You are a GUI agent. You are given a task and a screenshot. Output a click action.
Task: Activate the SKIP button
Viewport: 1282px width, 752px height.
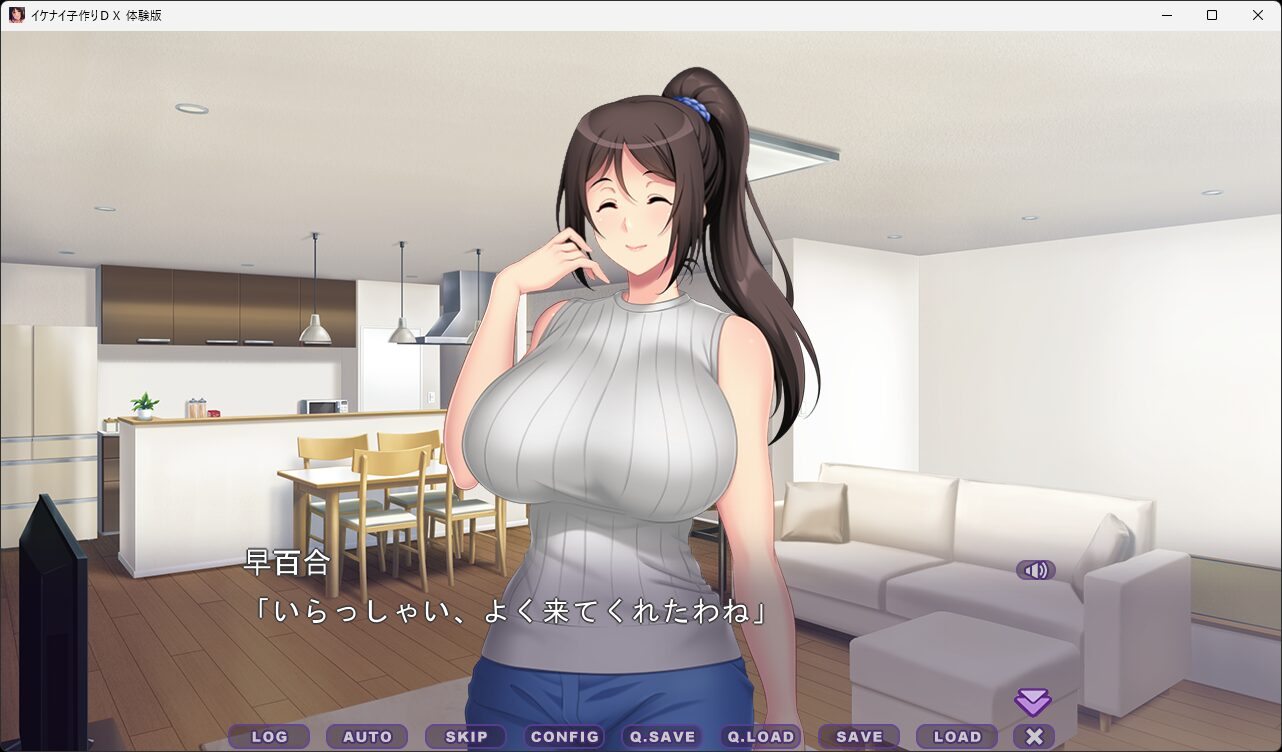click(466, 737)
